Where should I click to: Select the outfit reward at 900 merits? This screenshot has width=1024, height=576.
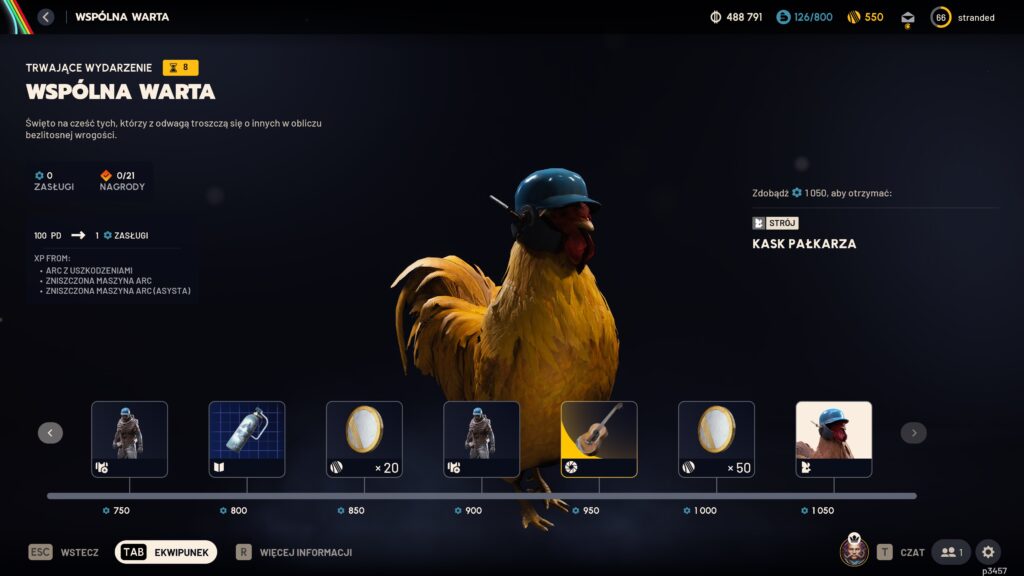click(x=481, y=439)
